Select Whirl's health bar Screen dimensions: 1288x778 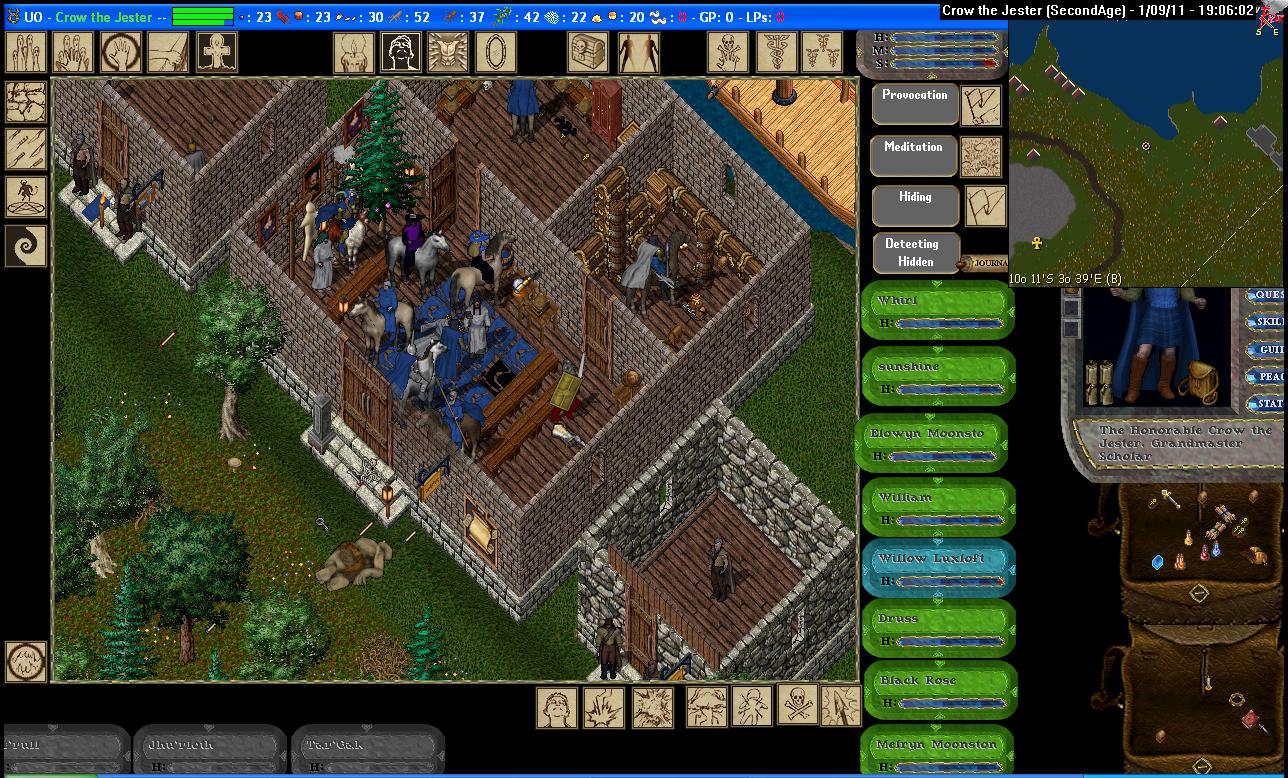coord(938,311)
